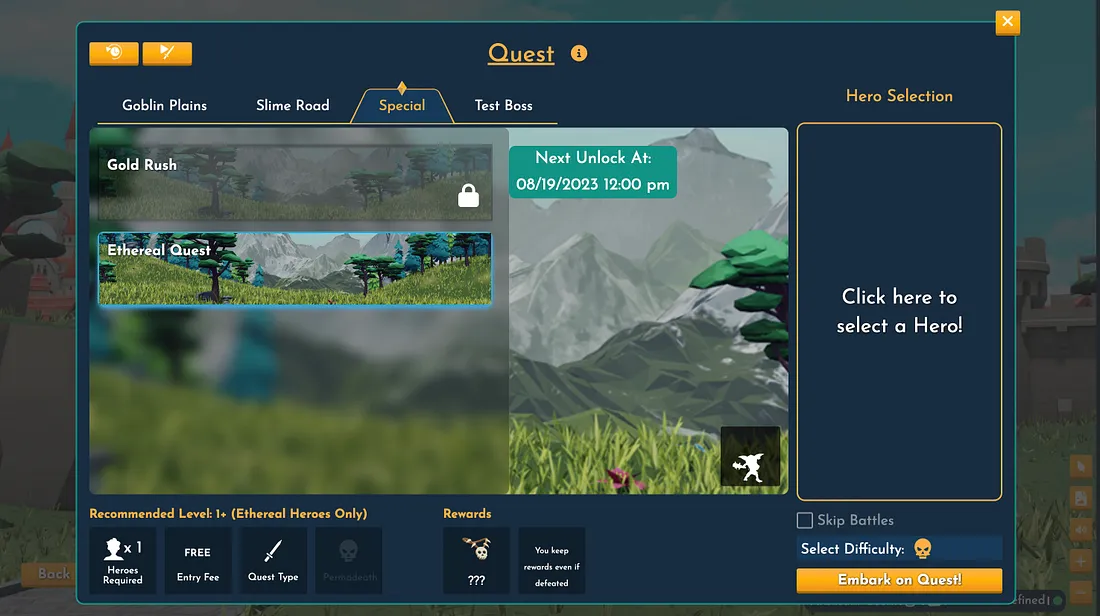The width and height of the screenshot is (1100, 616).
Task: Switch to the Test Boss tab
Action: click(503, 105)
